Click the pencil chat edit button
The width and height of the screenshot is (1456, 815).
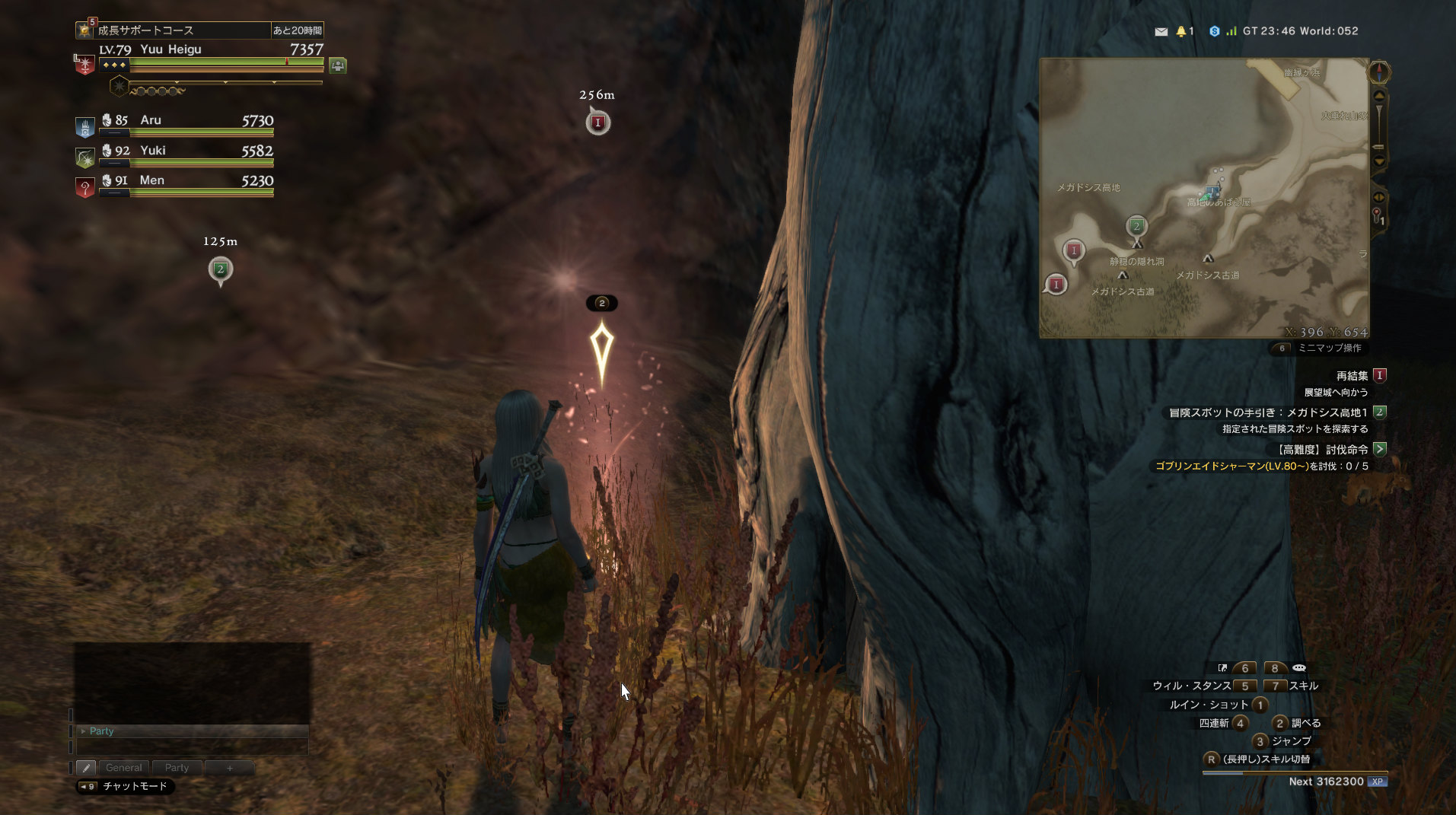click(86, 768)
